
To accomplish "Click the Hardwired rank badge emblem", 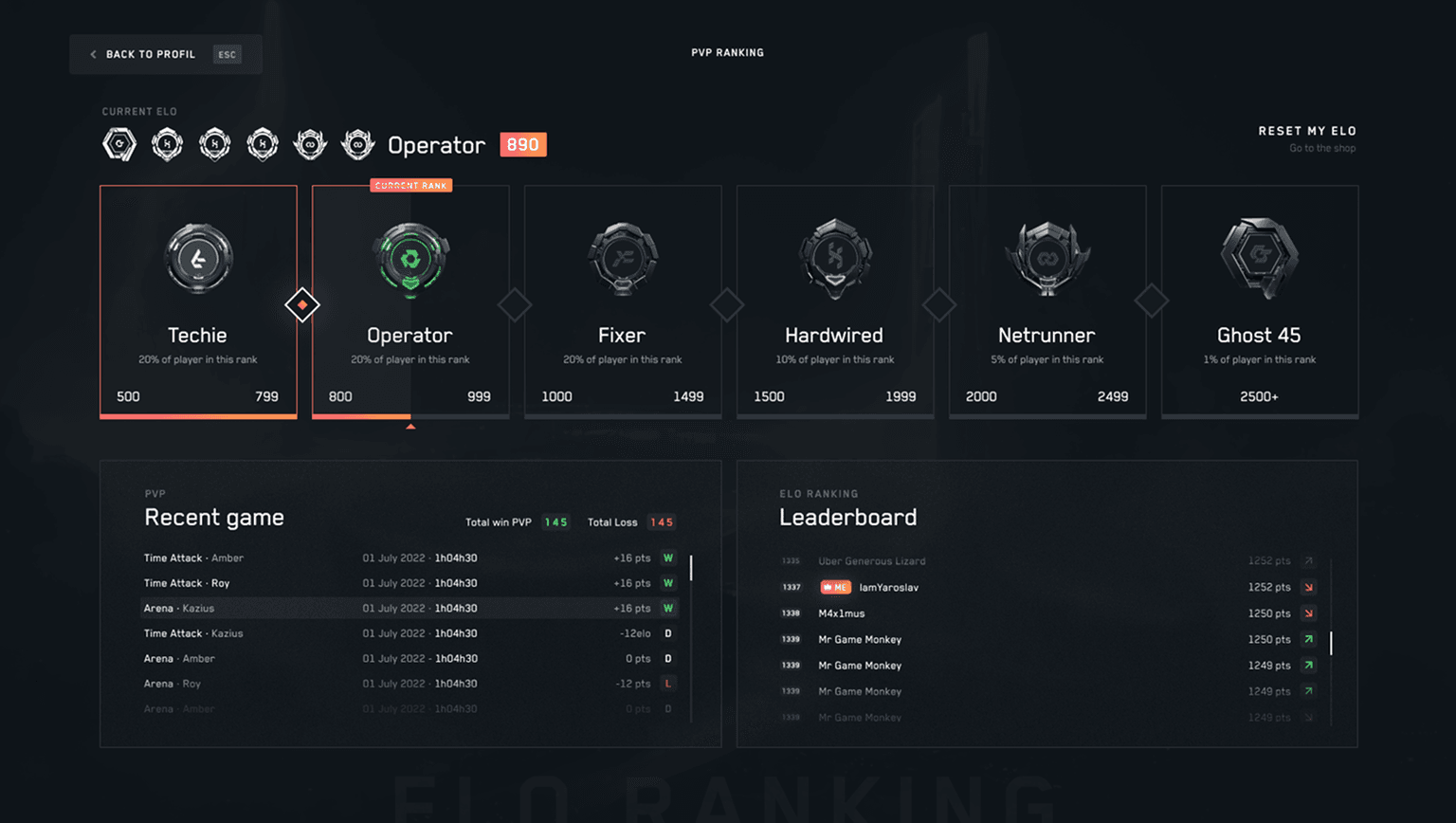I will pyautogui.click(x=835, y=259).
